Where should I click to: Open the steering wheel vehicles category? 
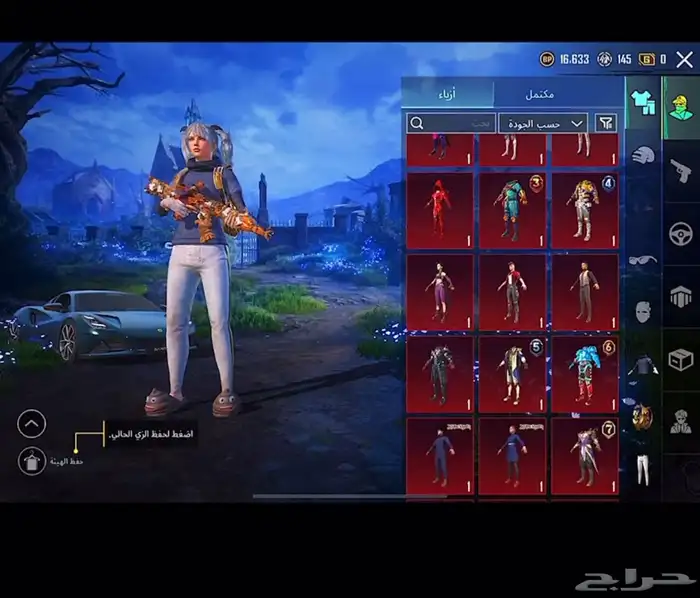681,234
